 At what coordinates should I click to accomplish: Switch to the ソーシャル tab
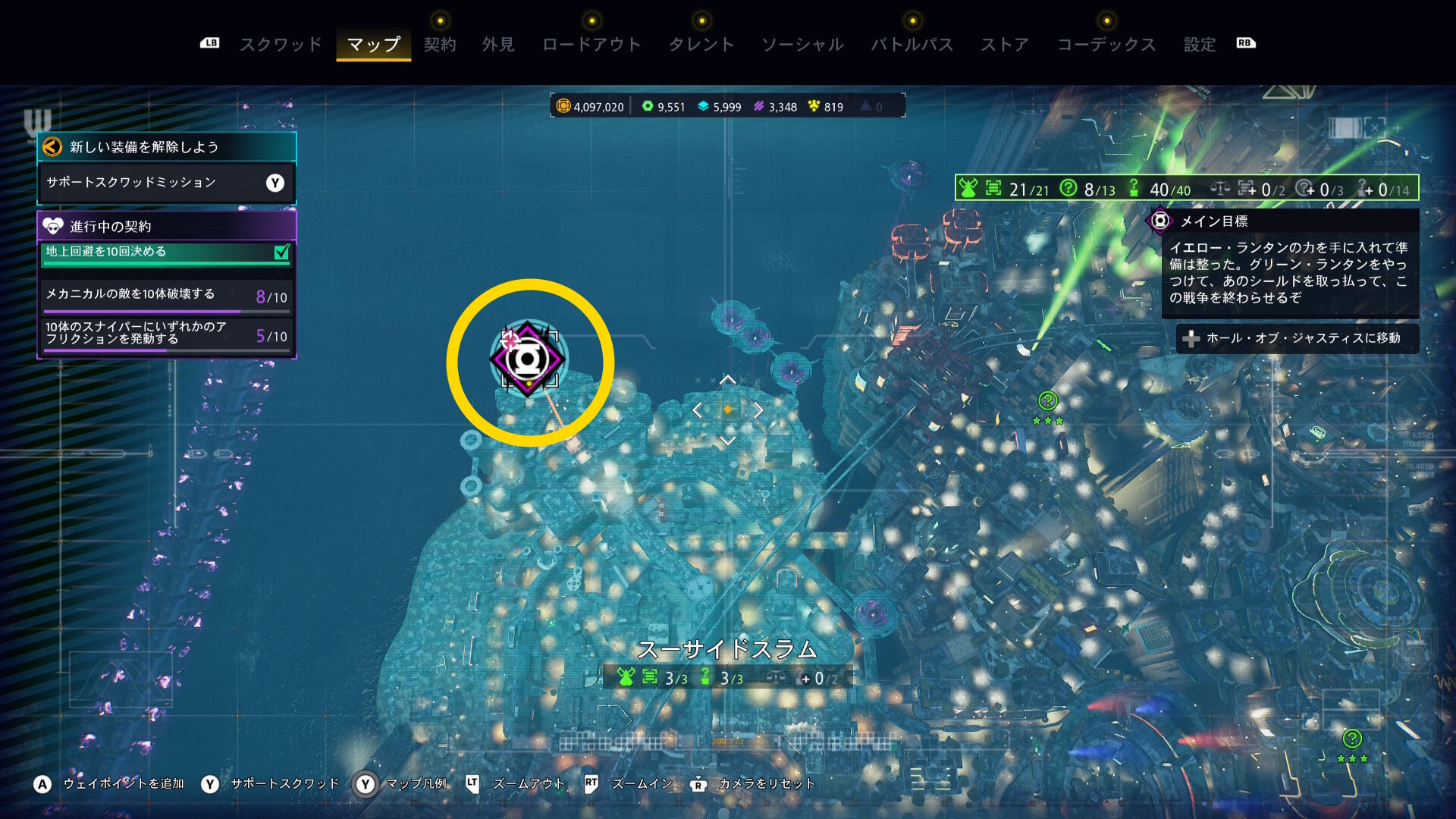[x=802, y=45]
